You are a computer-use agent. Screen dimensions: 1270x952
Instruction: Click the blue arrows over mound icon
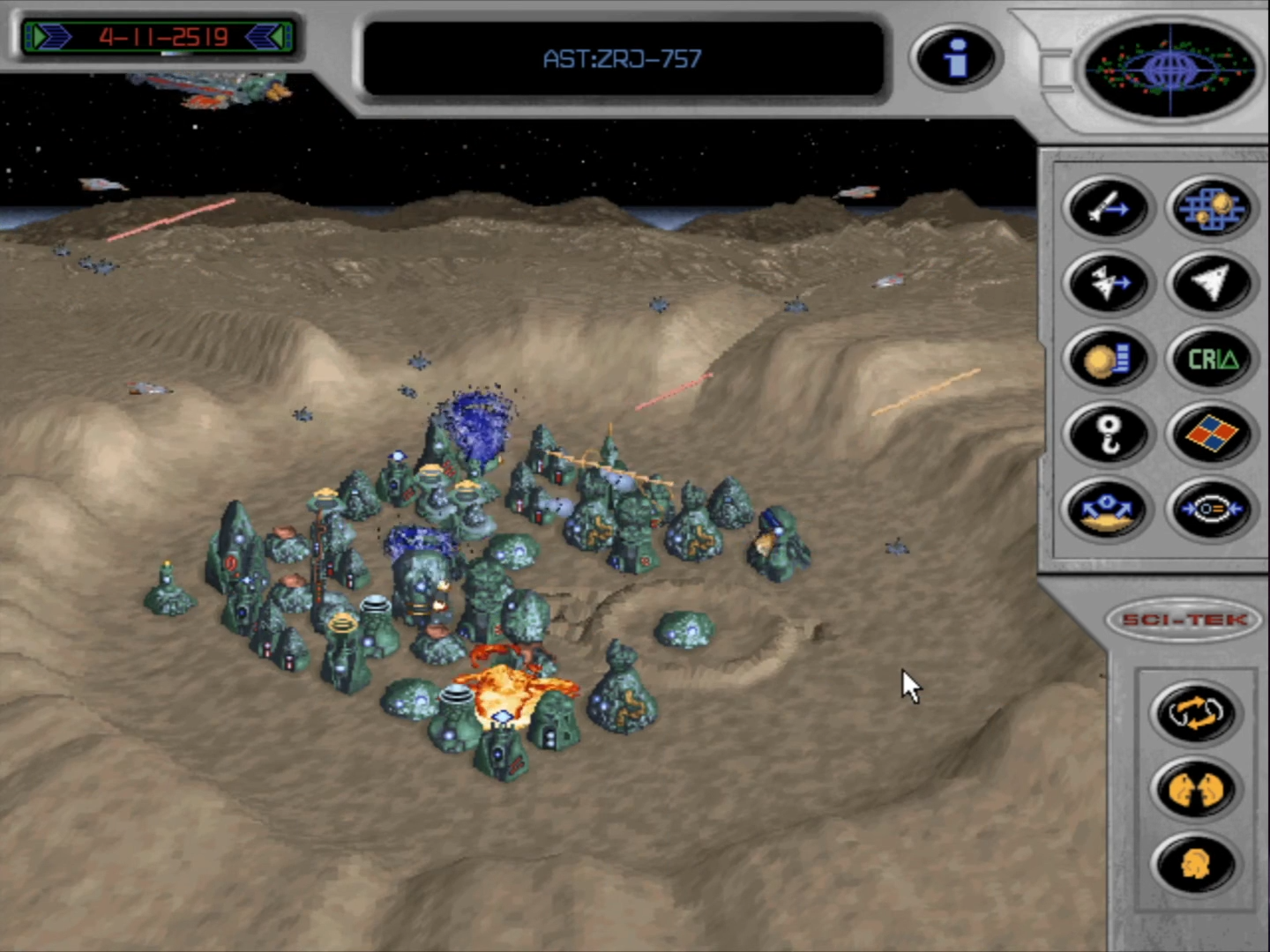[x=1108, y=509]
